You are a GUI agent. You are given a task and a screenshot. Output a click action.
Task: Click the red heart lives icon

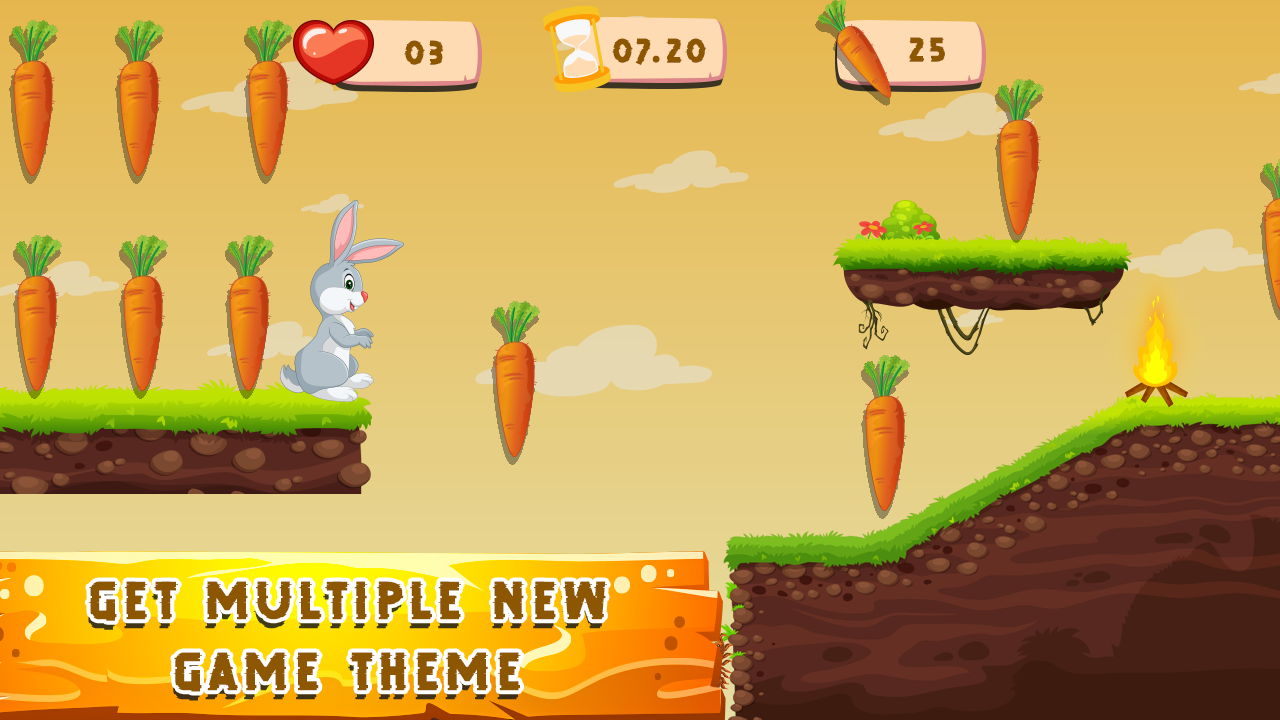click(x=335, y=49)
